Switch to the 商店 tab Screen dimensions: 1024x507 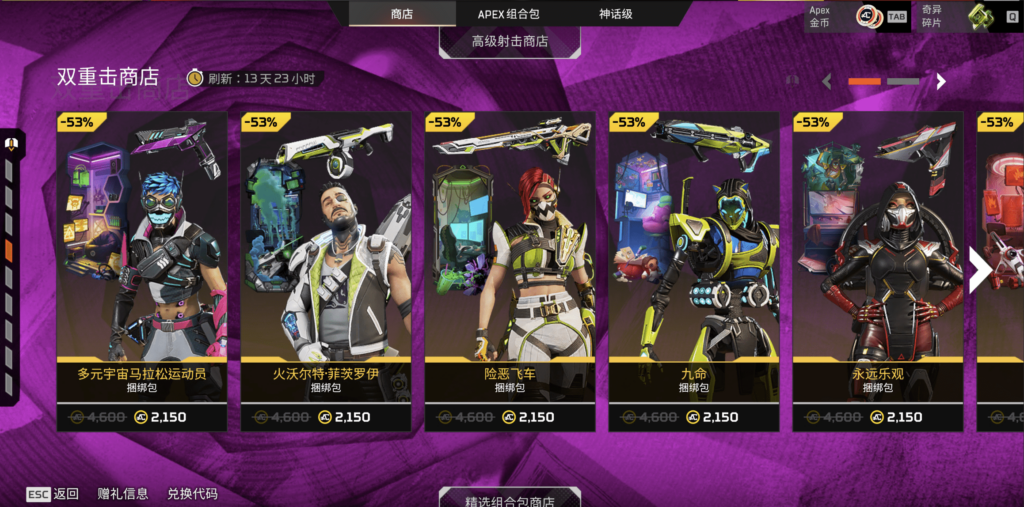tap(401, 14)
